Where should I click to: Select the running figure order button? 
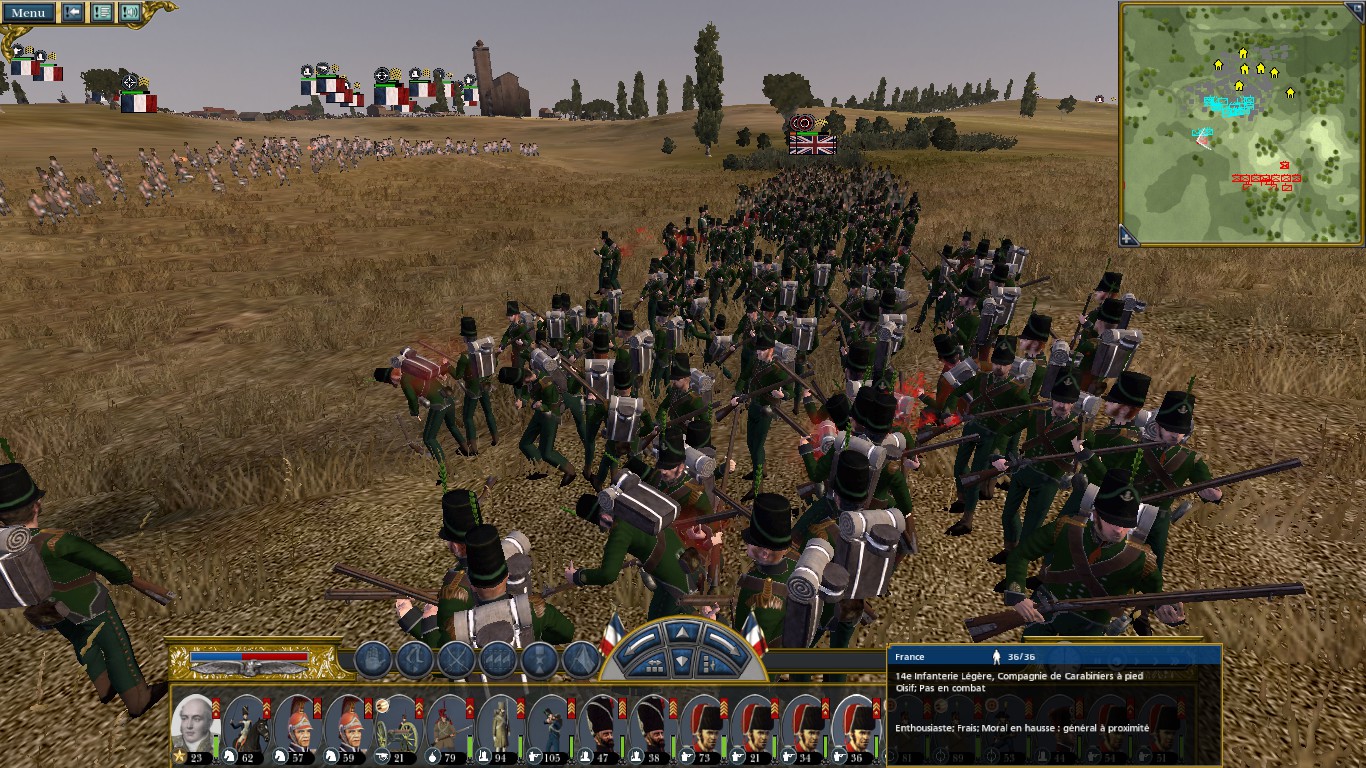coord(414,660)
